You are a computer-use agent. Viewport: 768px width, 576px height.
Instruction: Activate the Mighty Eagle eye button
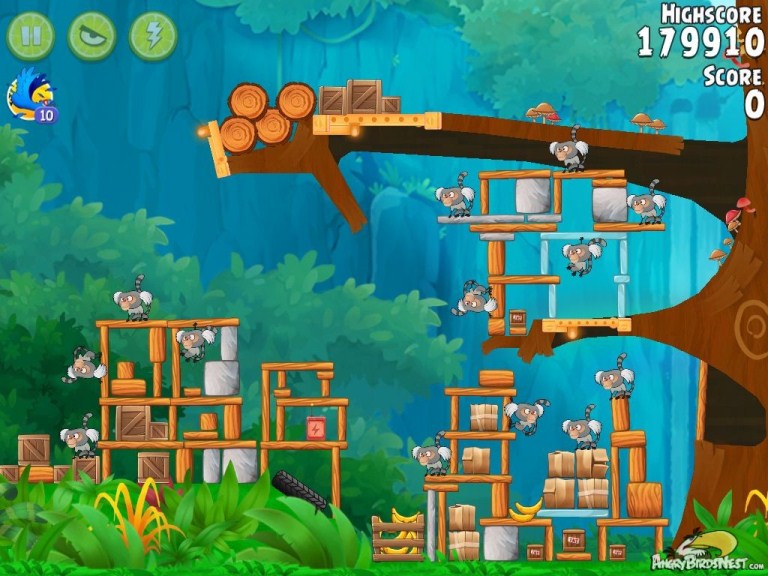(92, 35)
